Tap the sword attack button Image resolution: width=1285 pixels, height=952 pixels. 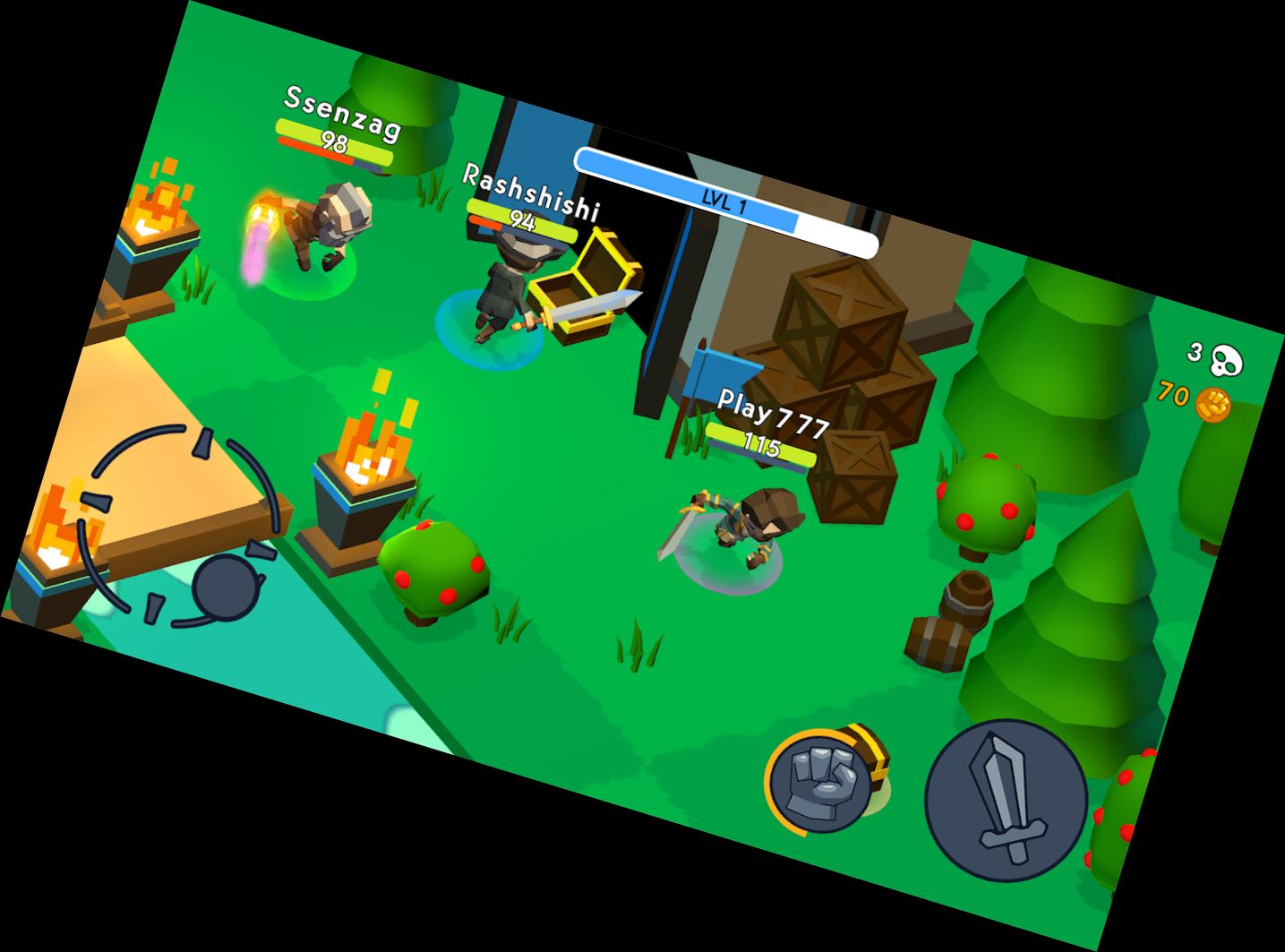point(1006,801)
